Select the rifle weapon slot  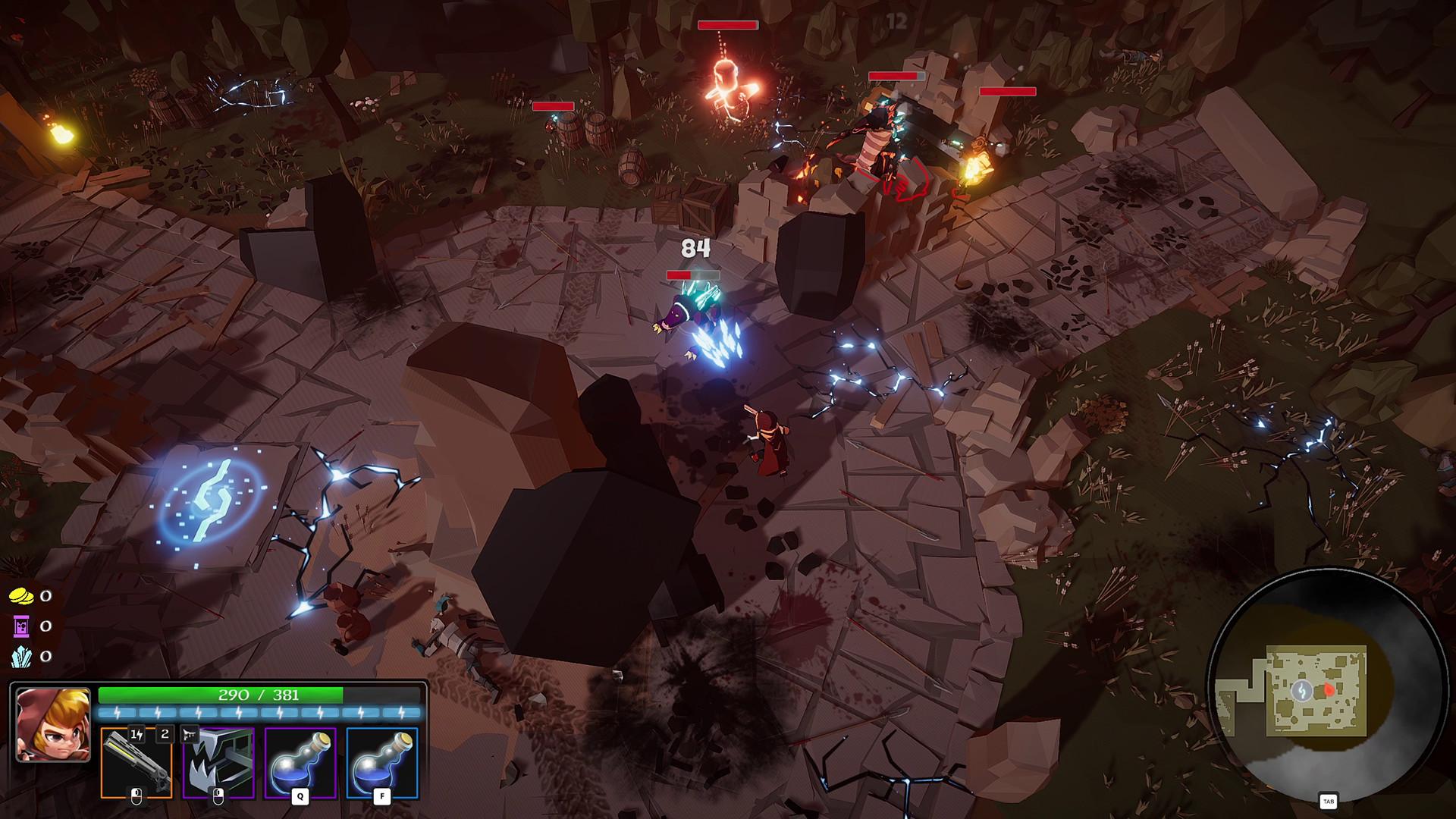pyautogui.click(x=136, y=762)
